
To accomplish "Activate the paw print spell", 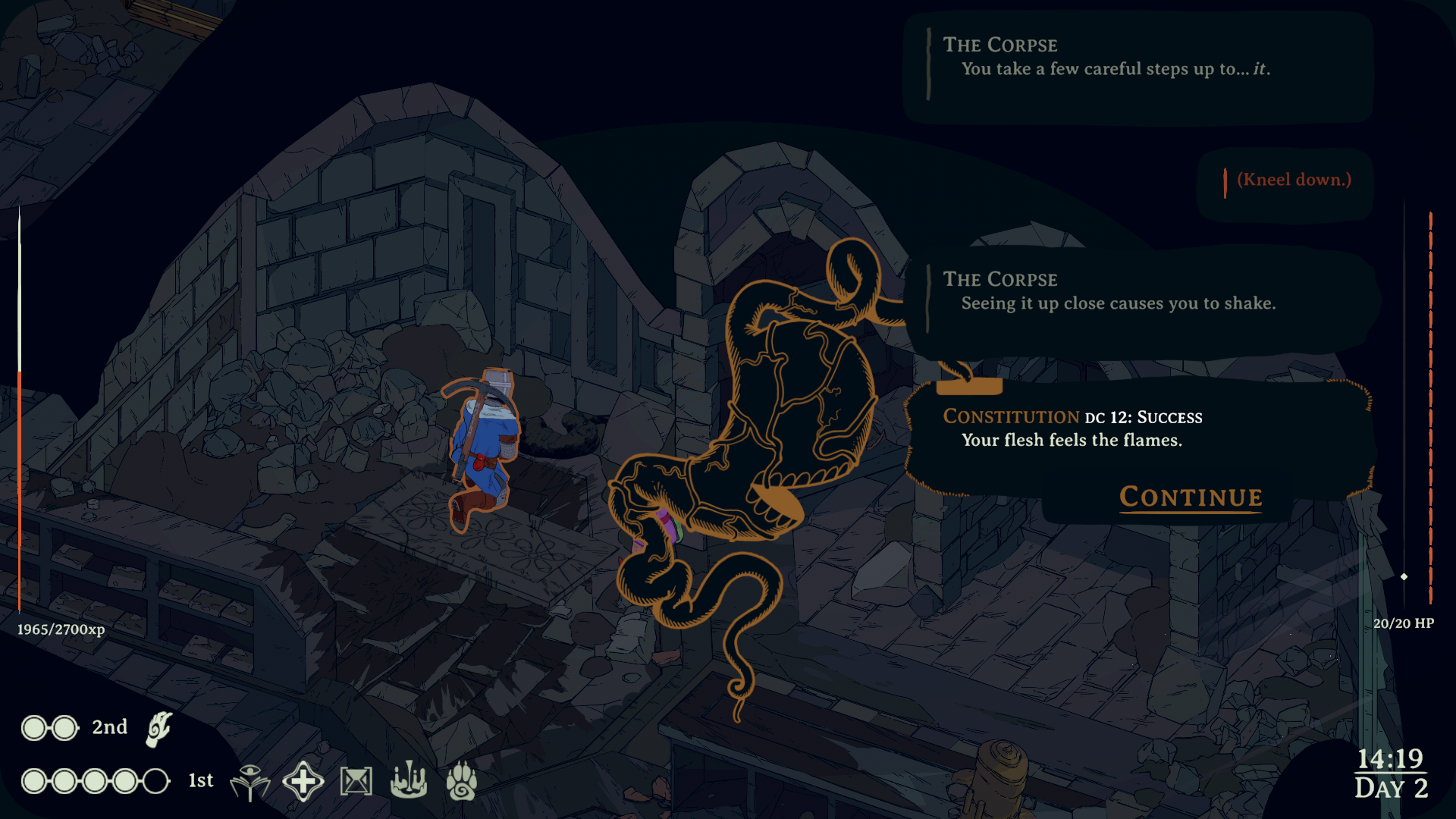I will point(461,781).
